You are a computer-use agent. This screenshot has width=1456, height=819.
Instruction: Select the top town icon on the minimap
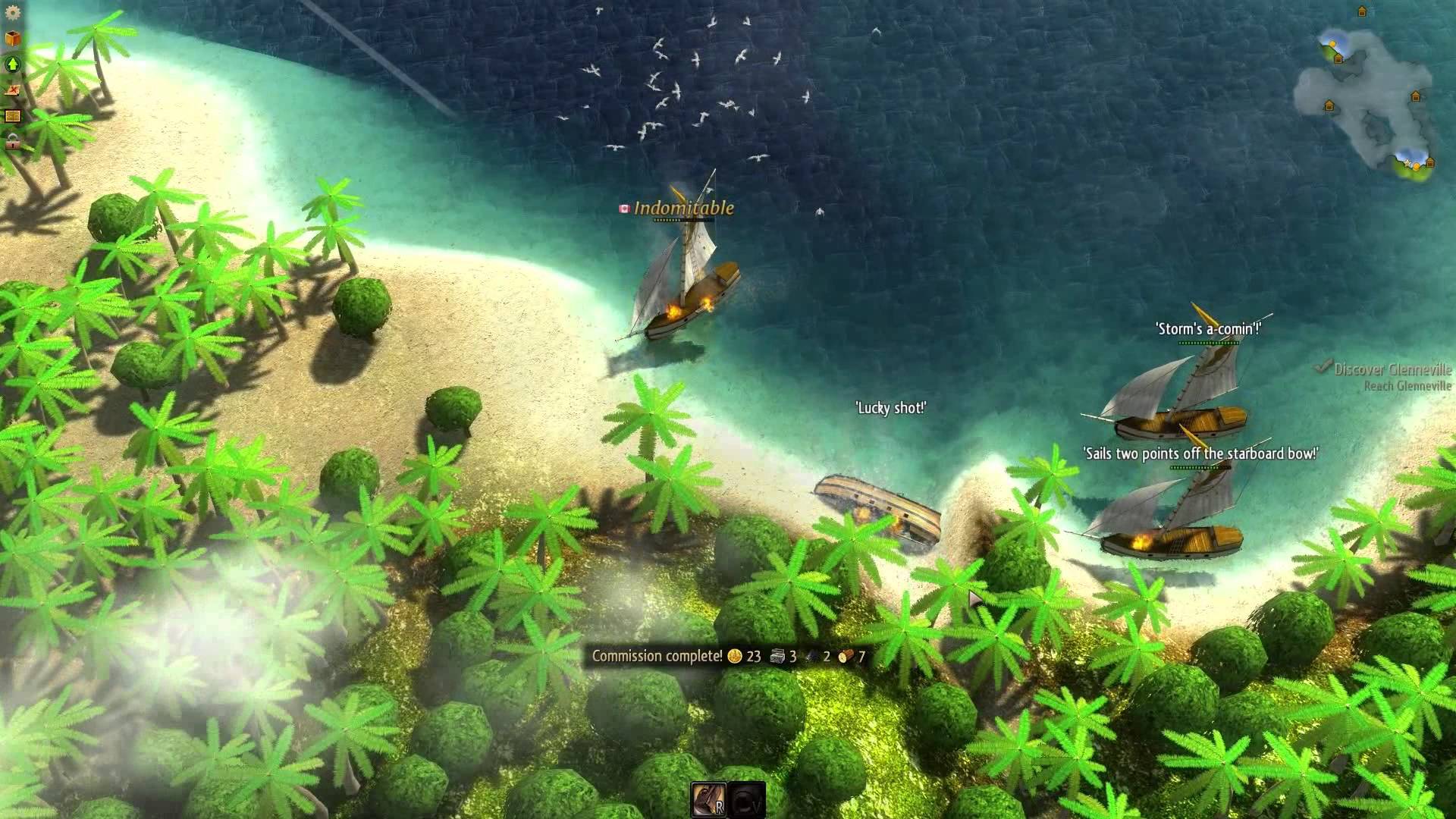tap(1362, 11)
